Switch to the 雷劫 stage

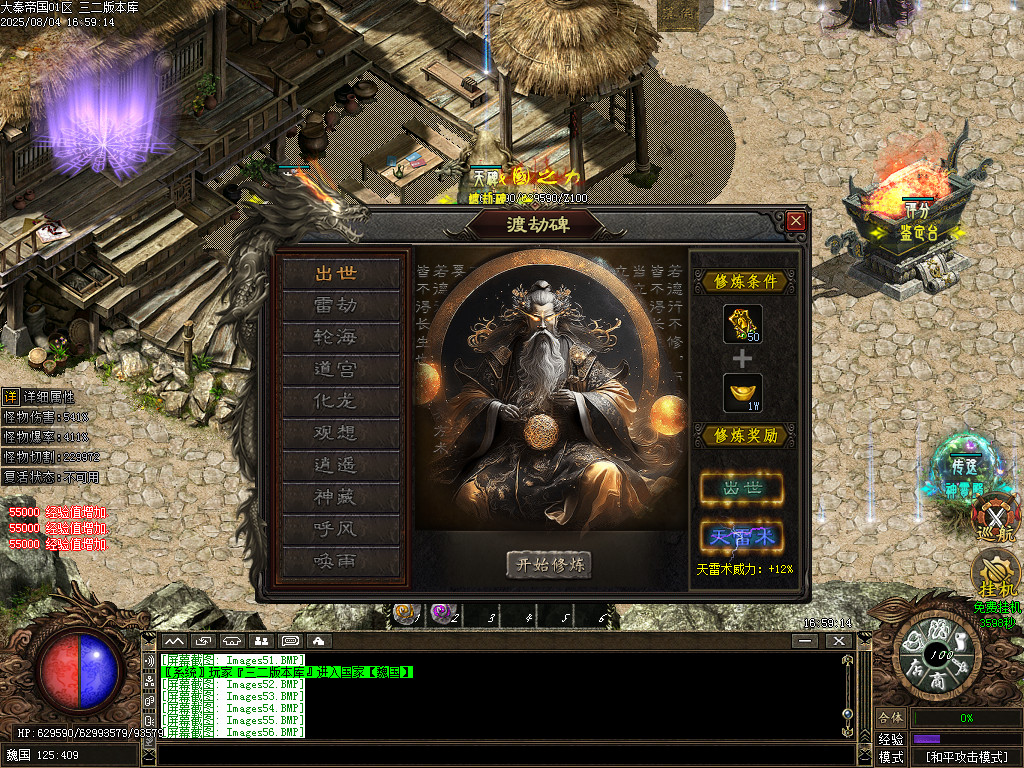336,305
